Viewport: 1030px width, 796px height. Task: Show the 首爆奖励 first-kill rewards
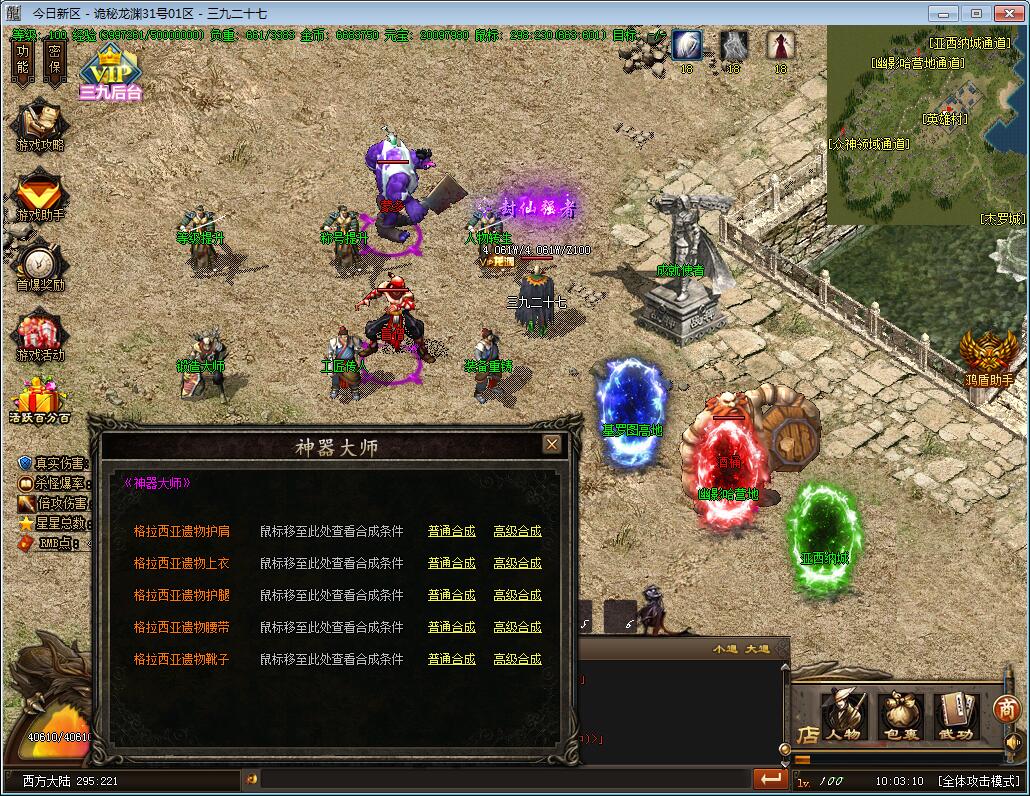tap(39, 265)
